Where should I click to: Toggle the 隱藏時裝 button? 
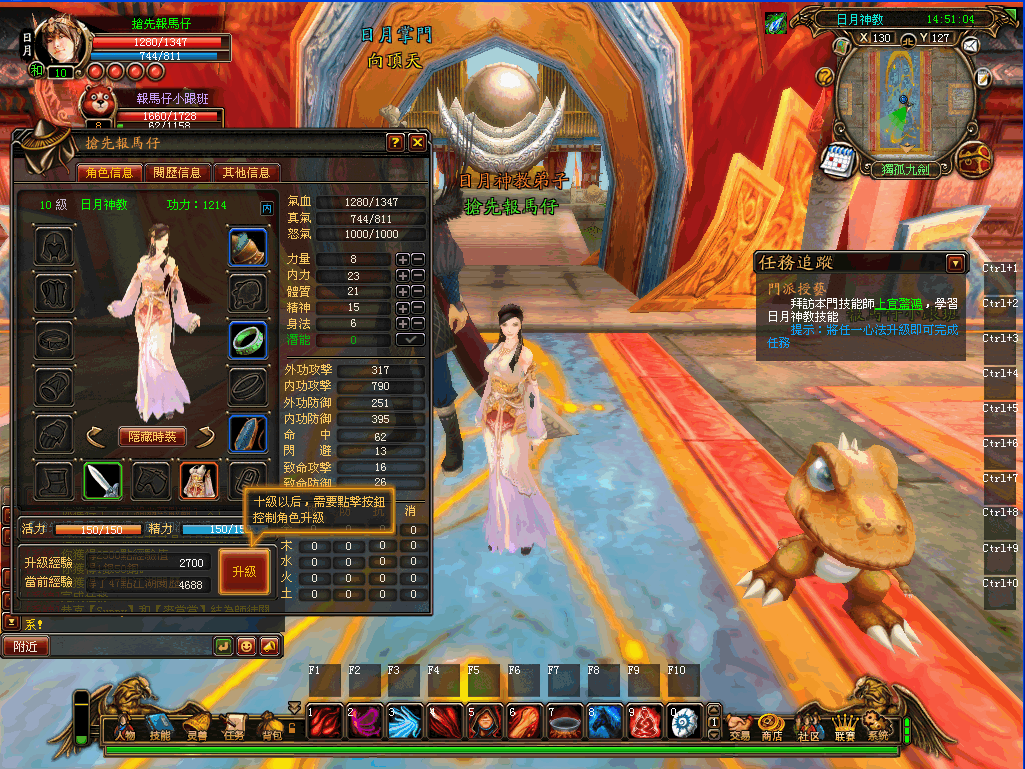tap(152, 436)
